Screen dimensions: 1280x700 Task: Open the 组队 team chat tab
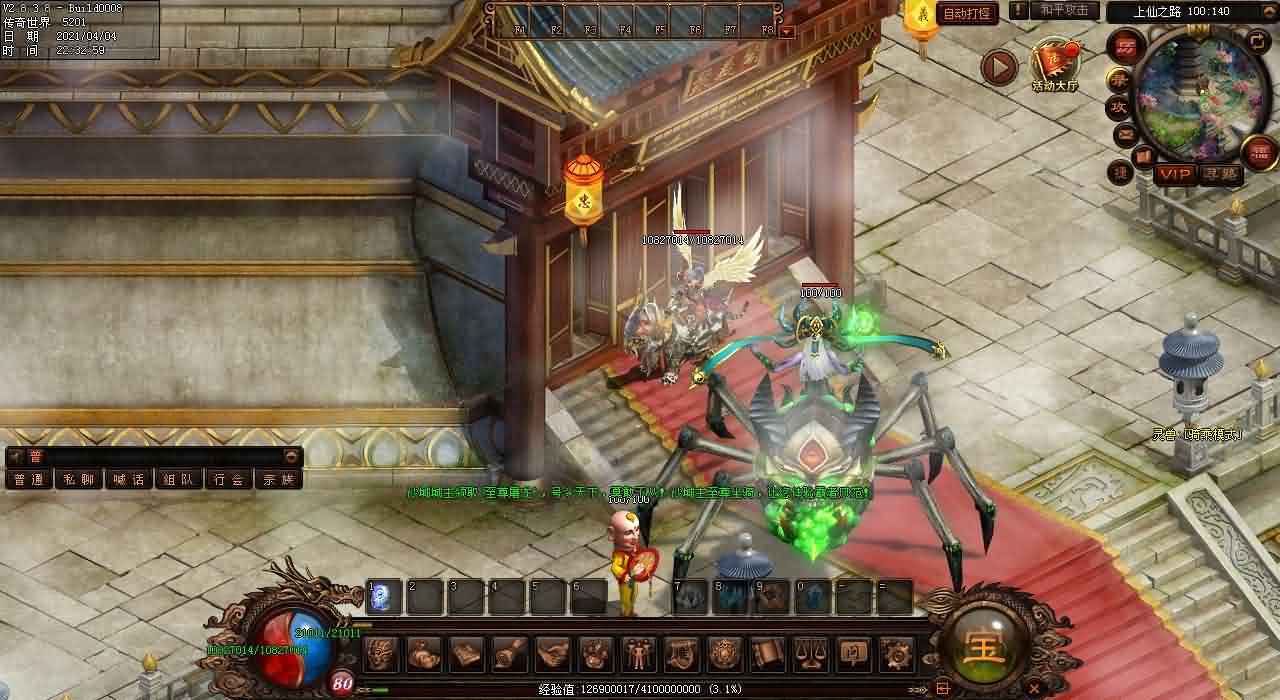pos(178,479)
